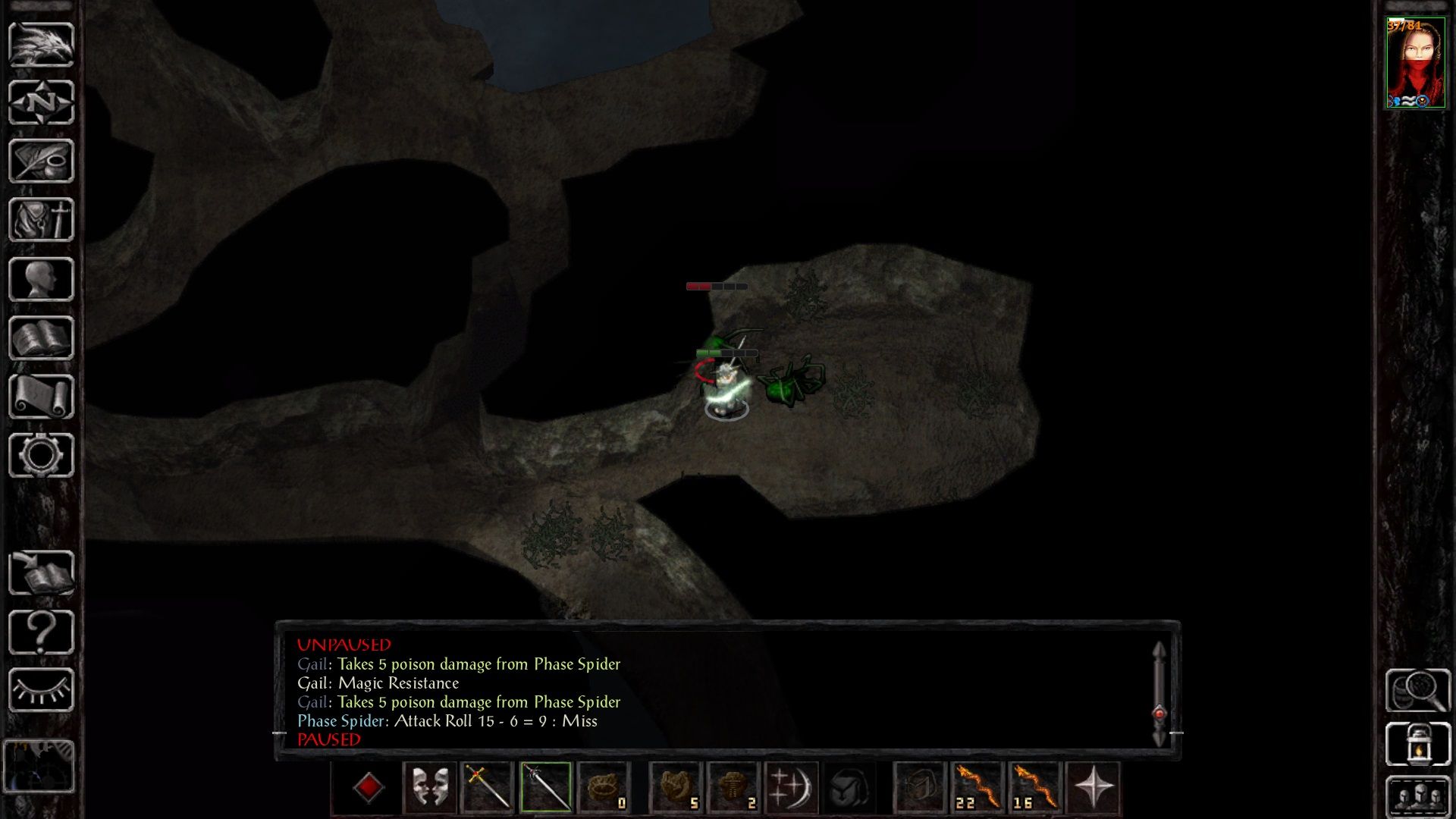Activate the twin masks special ability
This screenshot has height=819, width=1456.
pyautogui.click(x=429, y=786)
